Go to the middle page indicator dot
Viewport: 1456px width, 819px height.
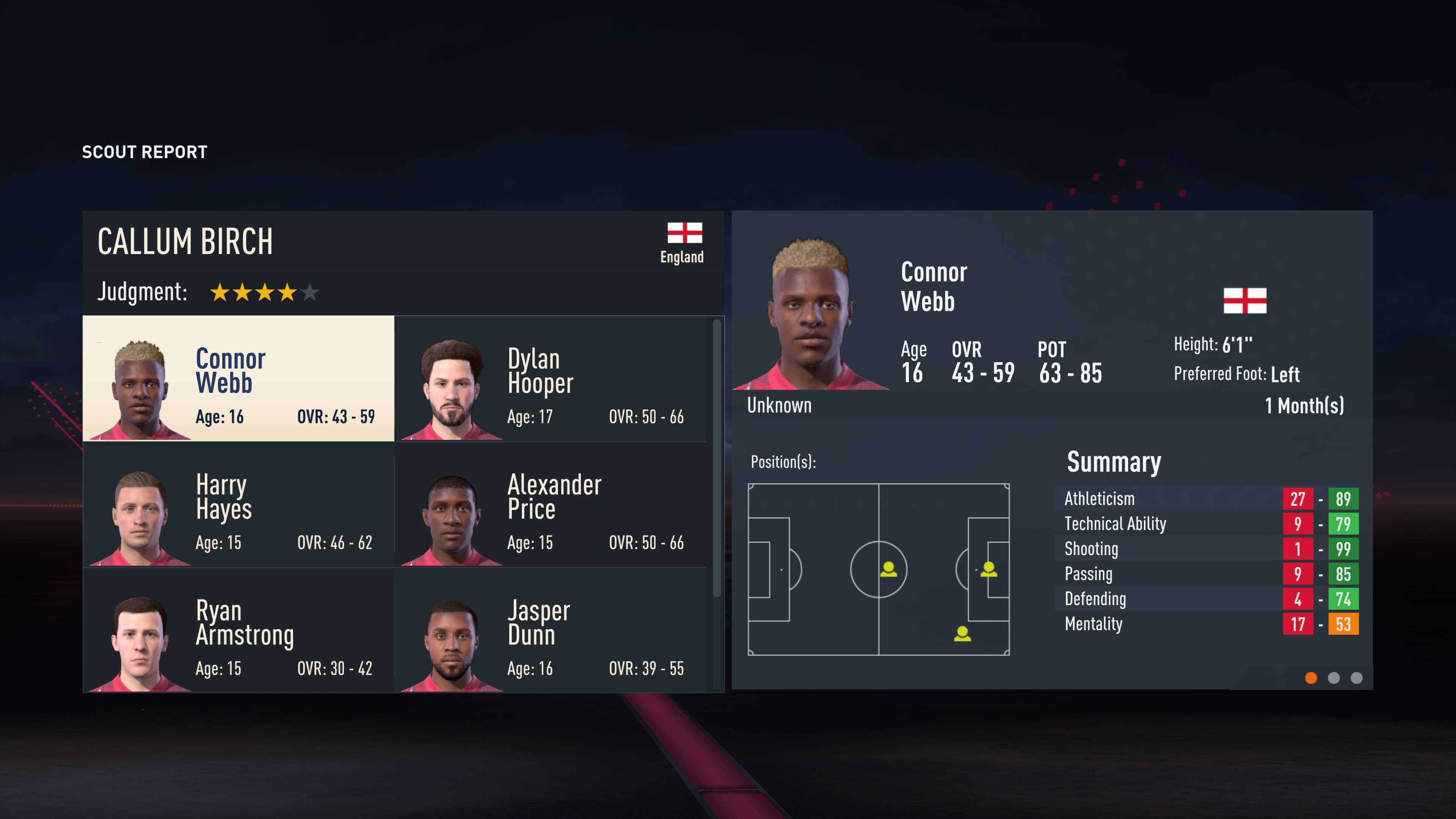click(1334, 678)
